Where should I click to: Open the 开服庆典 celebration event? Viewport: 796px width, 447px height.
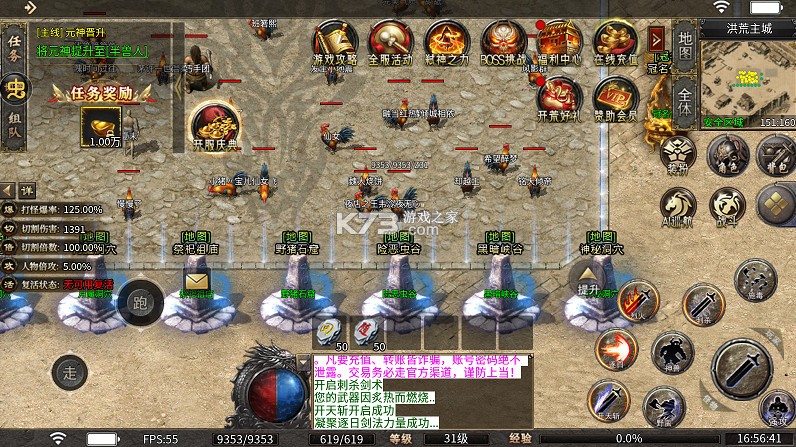pos(215,127)
